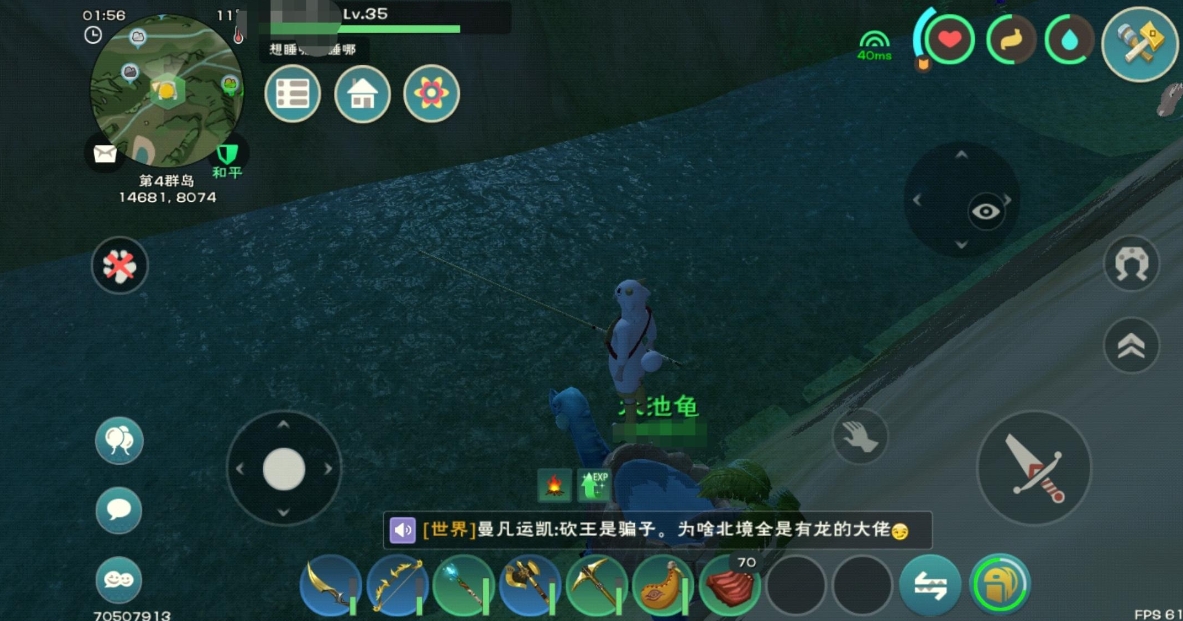Open the hammer and axe crafting menu

[x=1139, y=44]
